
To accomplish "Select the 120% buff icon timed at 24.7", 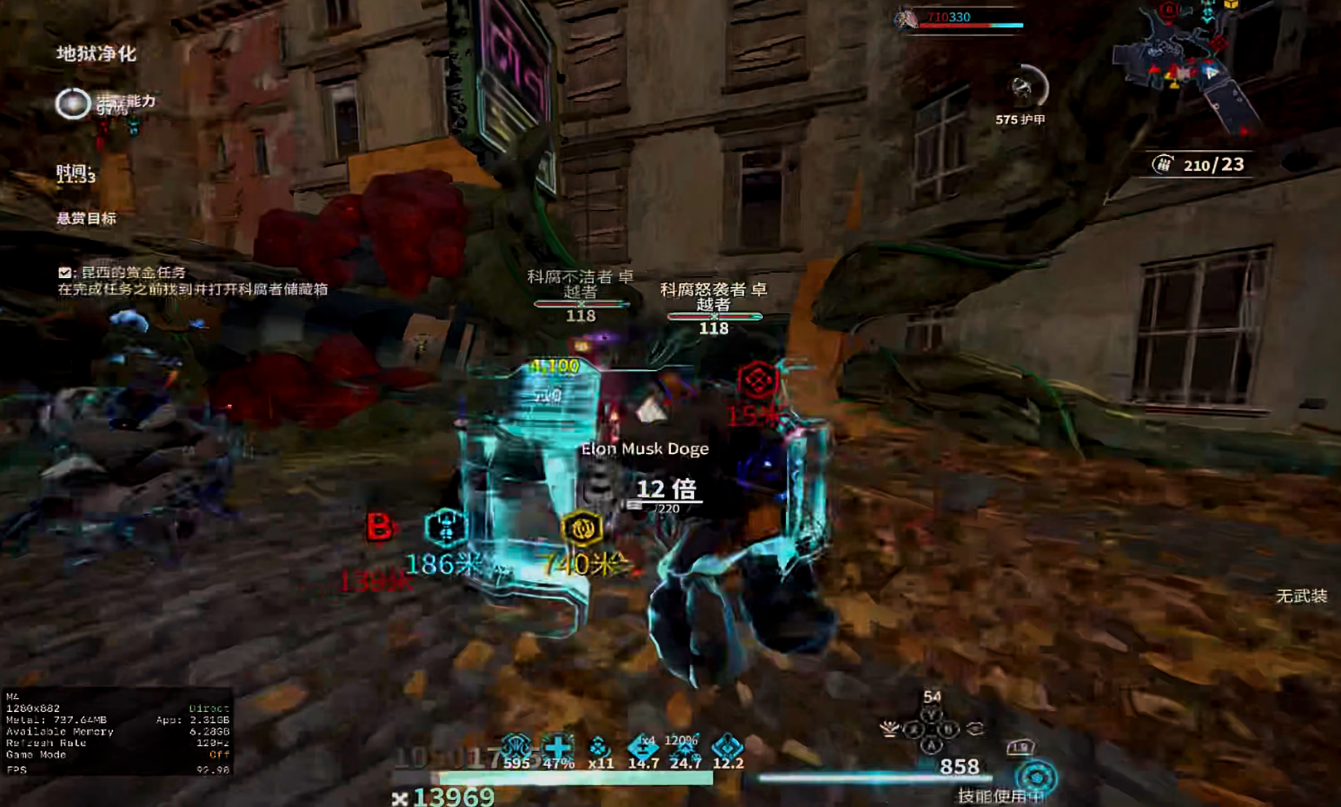I will point(686,746).
